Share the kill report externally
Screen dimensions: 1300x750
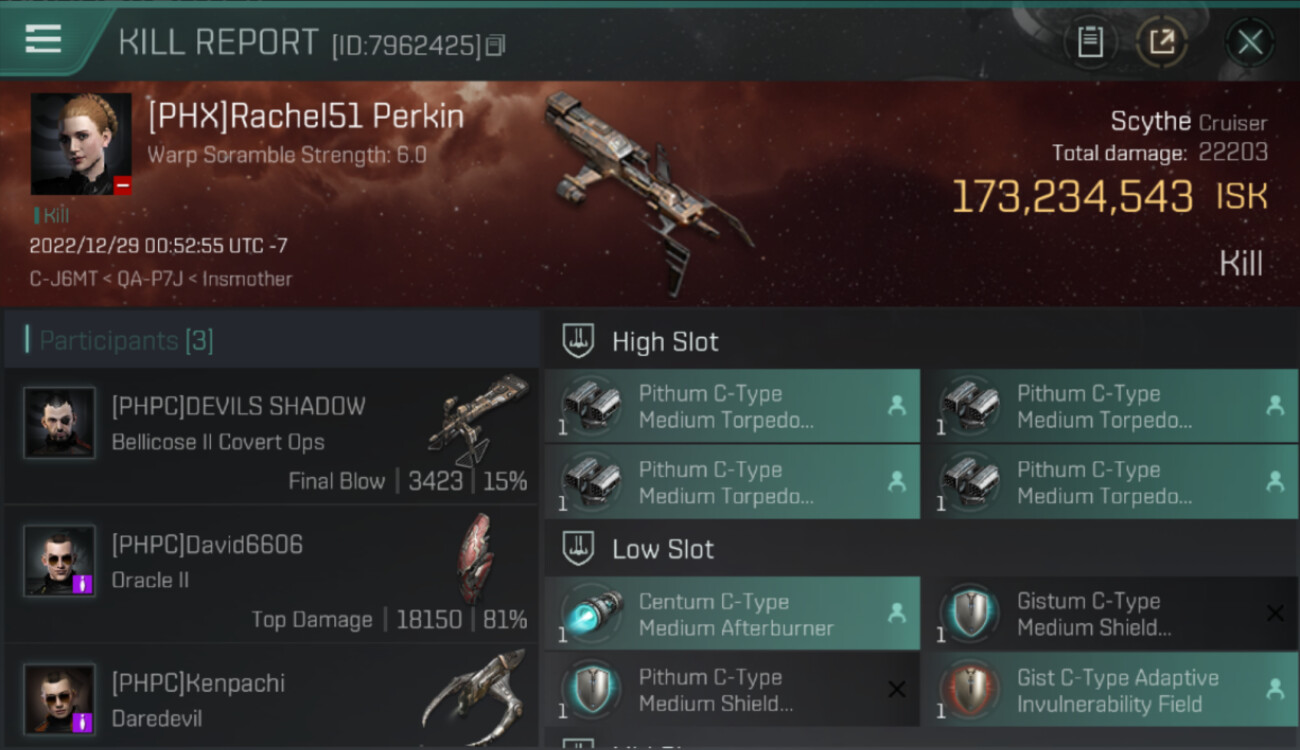coord(1161,42)
